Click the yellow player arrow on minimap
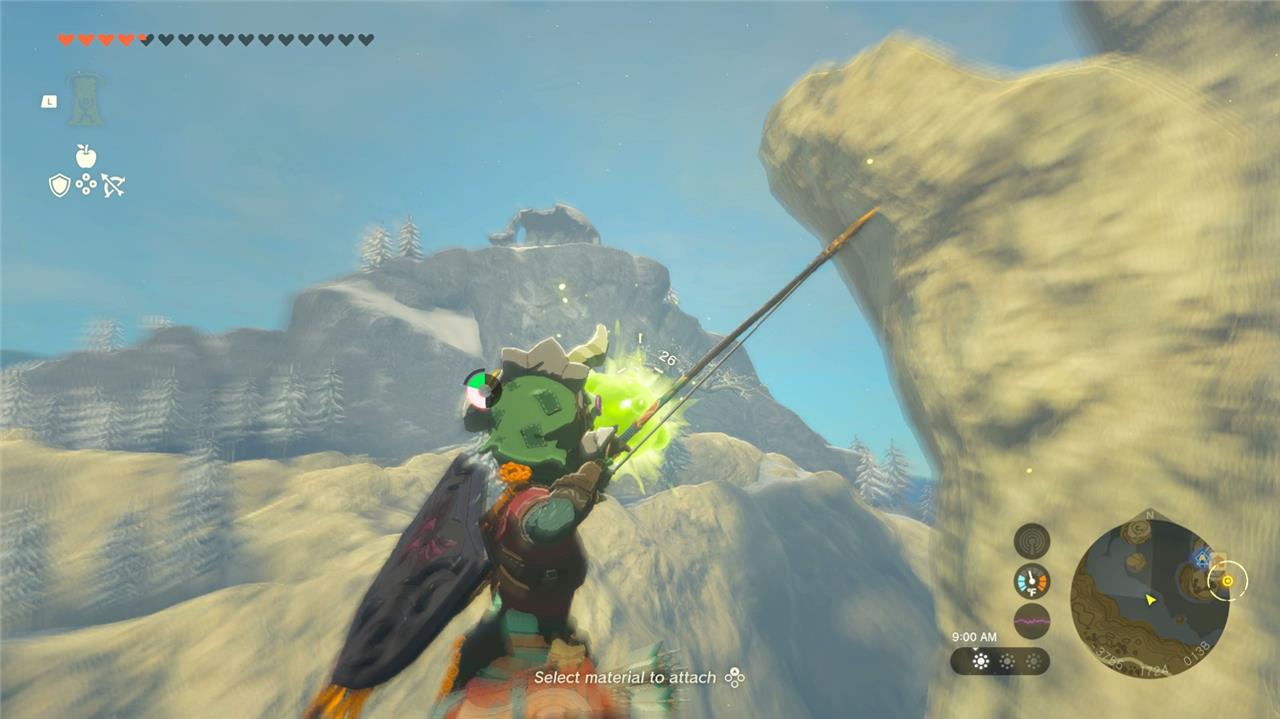This screenshot has width=1280, height=719. pyautogui.click(x=1151, y=600)
